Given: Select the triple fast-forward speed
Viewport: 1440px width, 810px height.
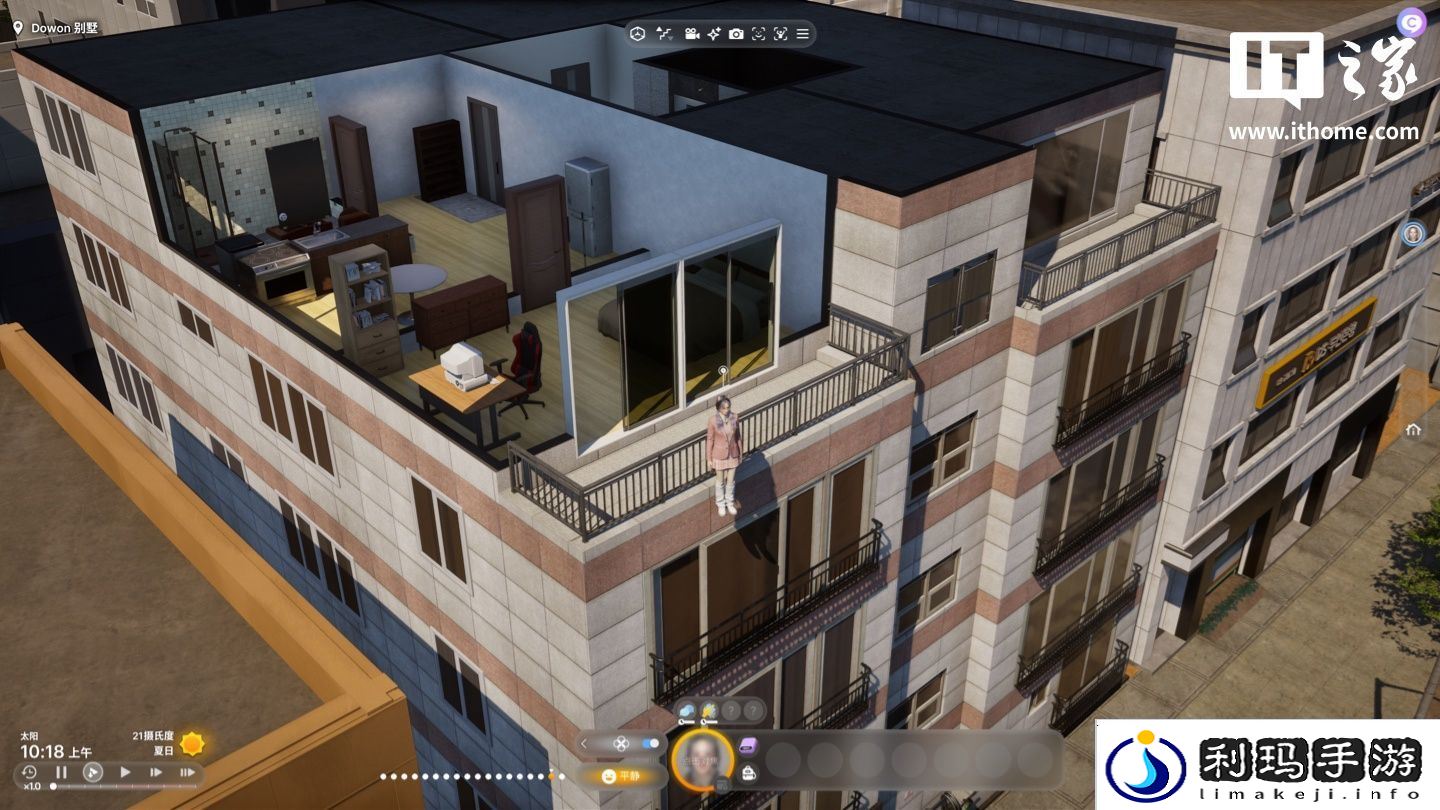Looking at the screenshot, I should pos(187,772).
